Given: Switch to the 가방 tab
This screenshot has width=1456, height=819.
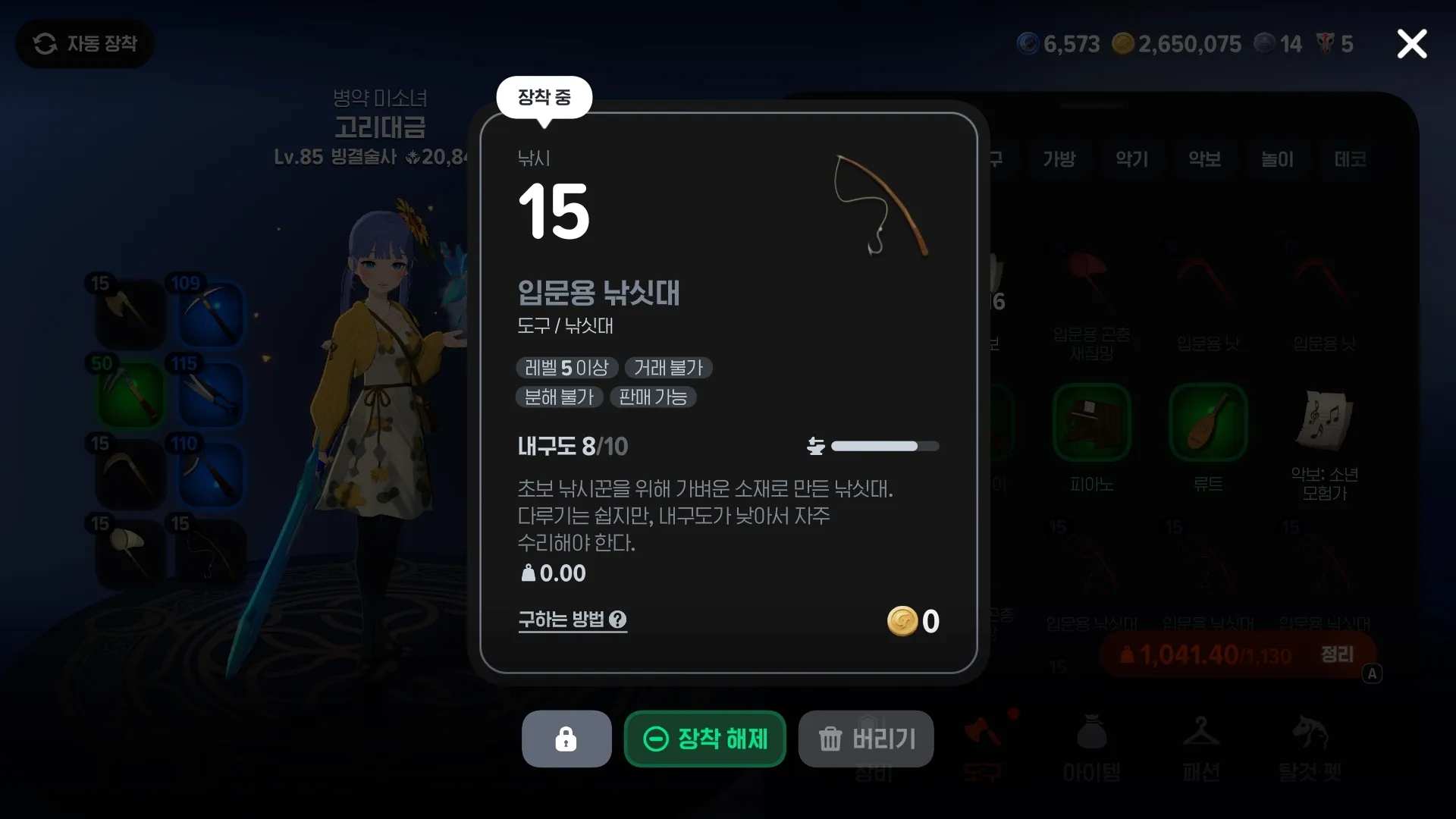Looking at the screenshot, I should tap(1059, 160).
